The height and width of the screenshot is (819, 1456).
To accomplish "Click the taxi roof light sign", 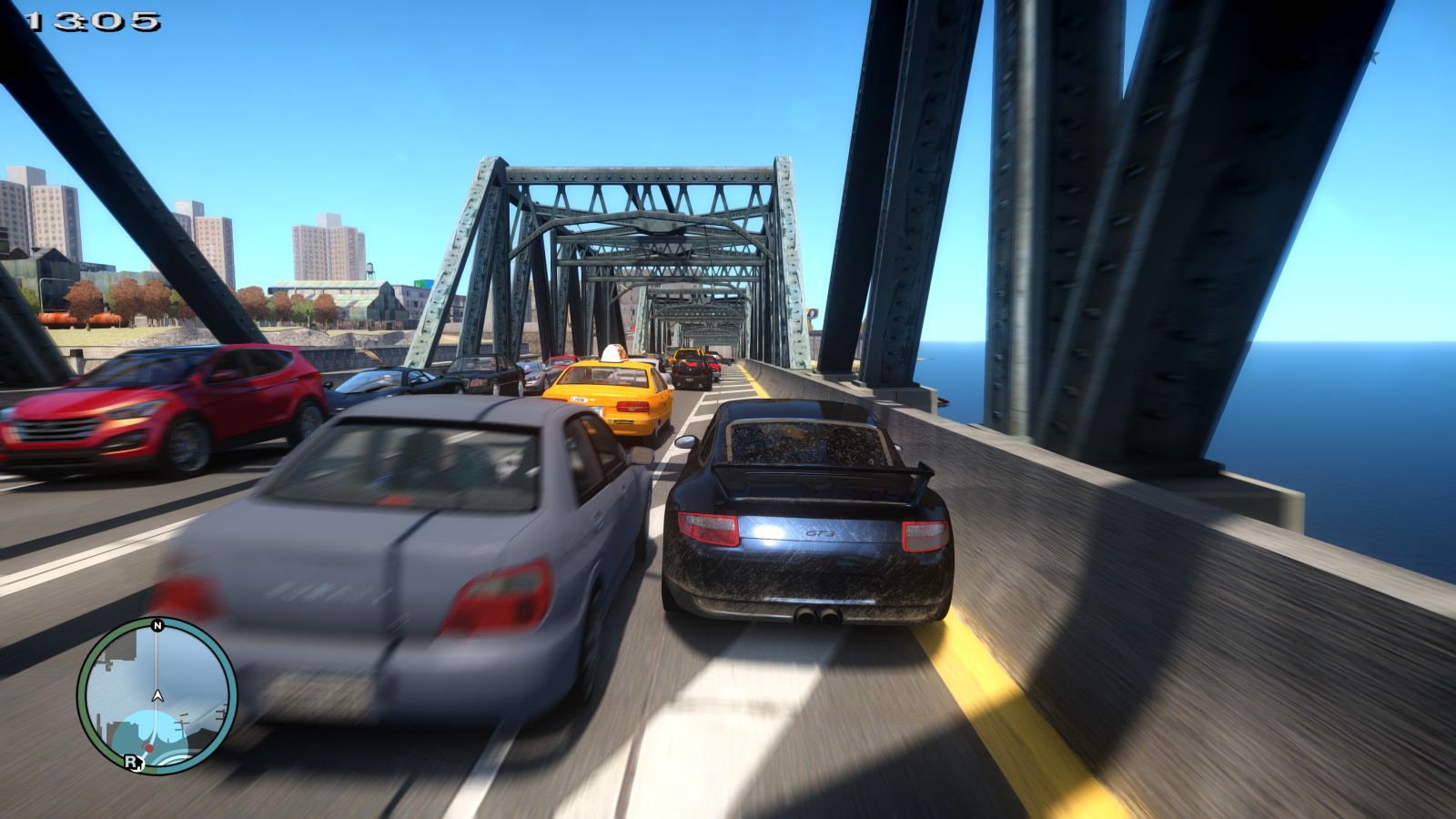I will (615, 353).
